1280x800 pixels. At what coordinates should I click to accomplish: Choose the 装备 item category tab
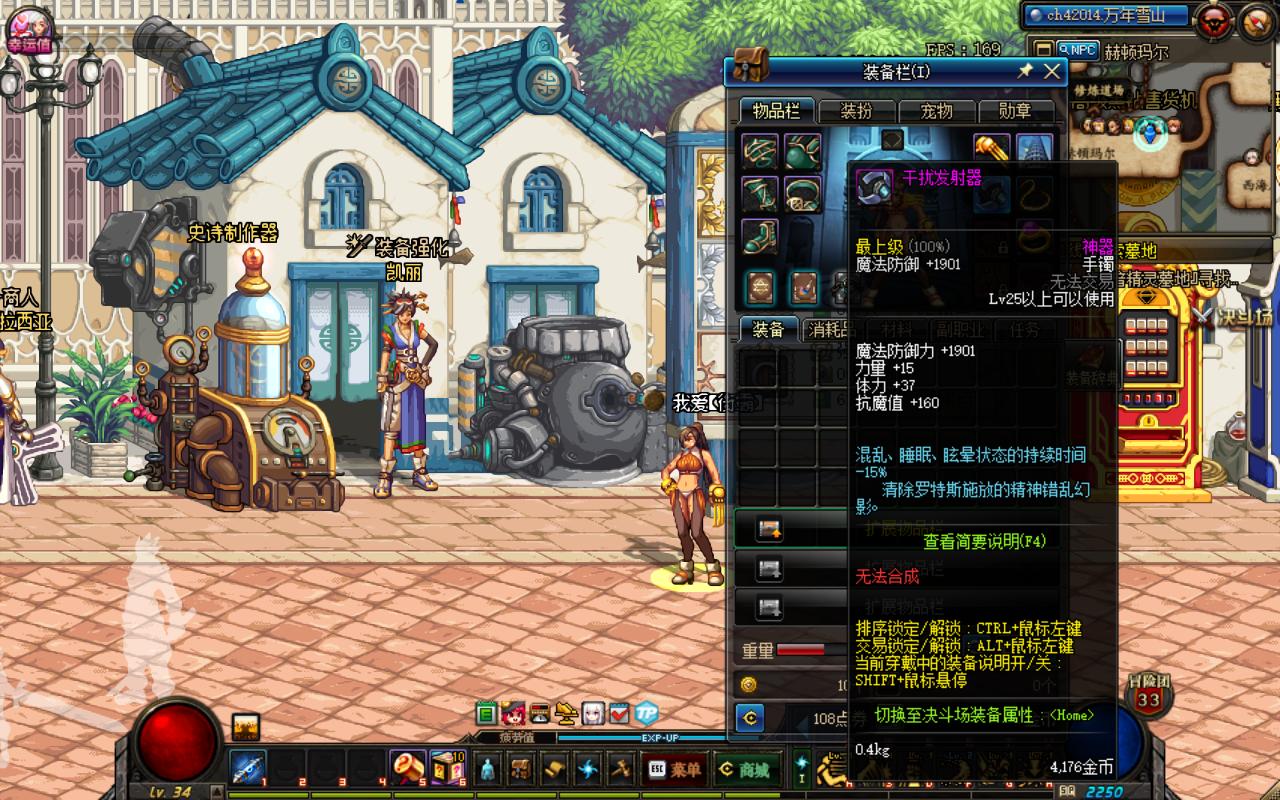[x=768, y=330]
